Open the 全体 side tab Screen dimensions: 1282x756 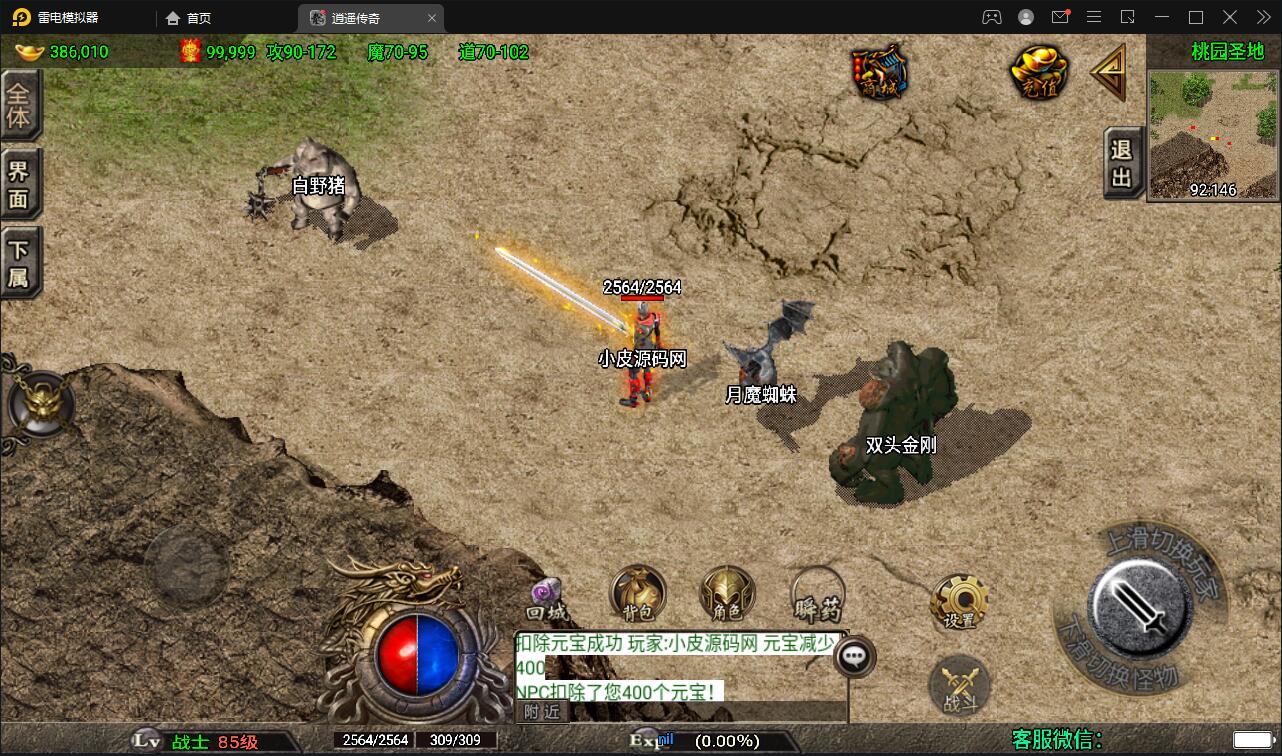pos(19,106)
